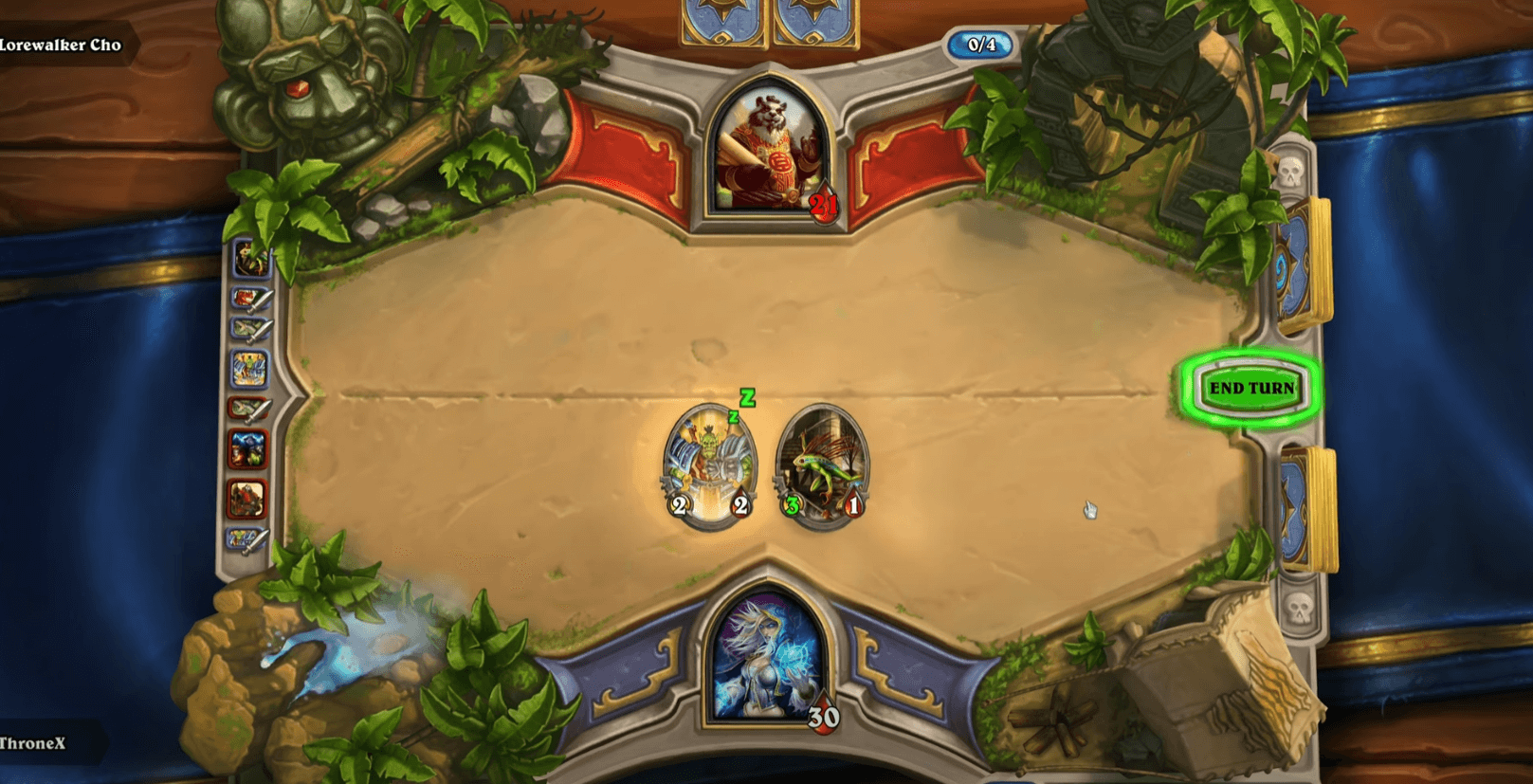Click the blue spell tile in the history sidebar
The width and height of the screenshot is (1533, 784).
click(x=247, y=368)
